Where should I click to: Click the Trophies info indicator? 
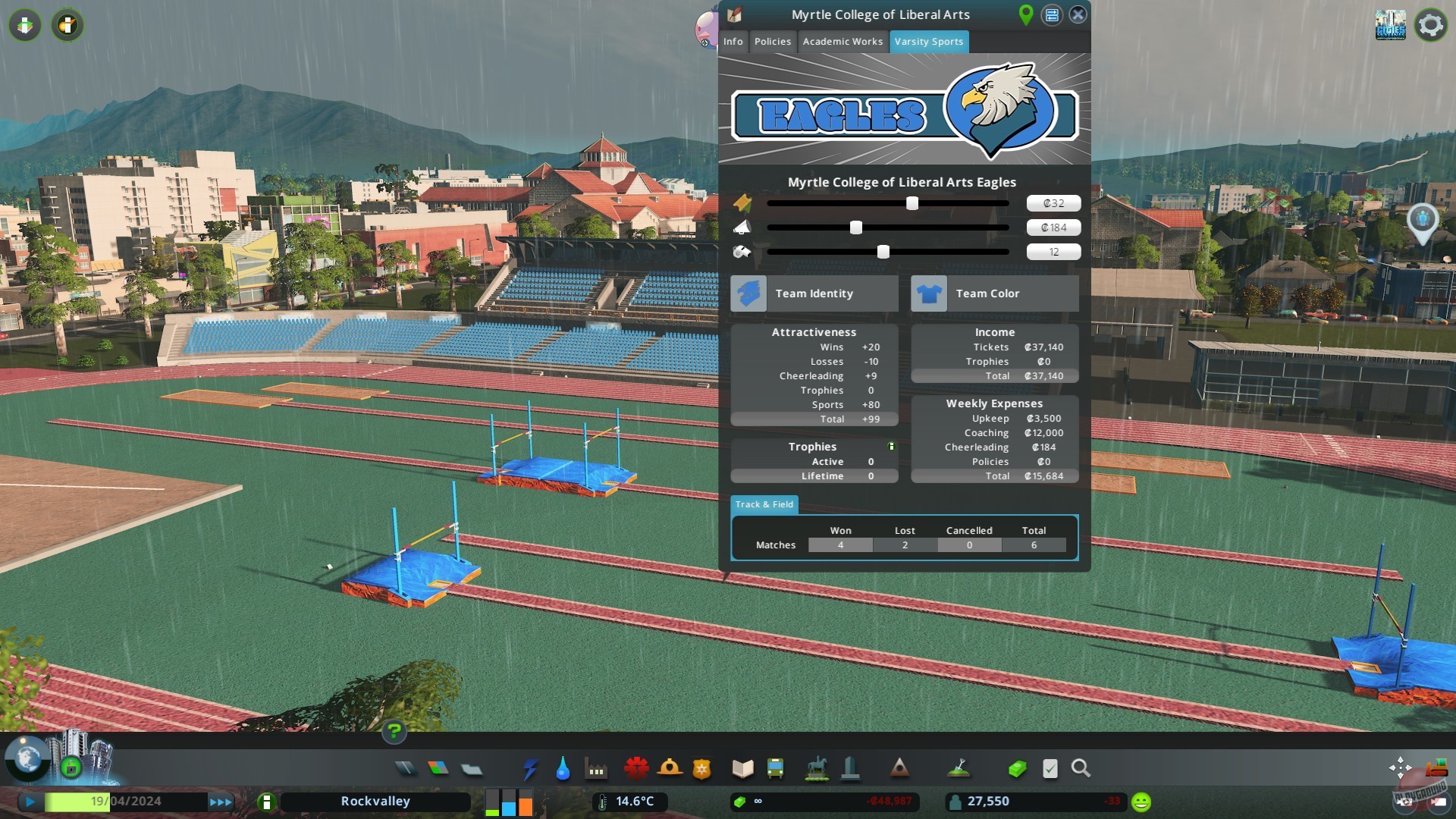click(892, 445)
